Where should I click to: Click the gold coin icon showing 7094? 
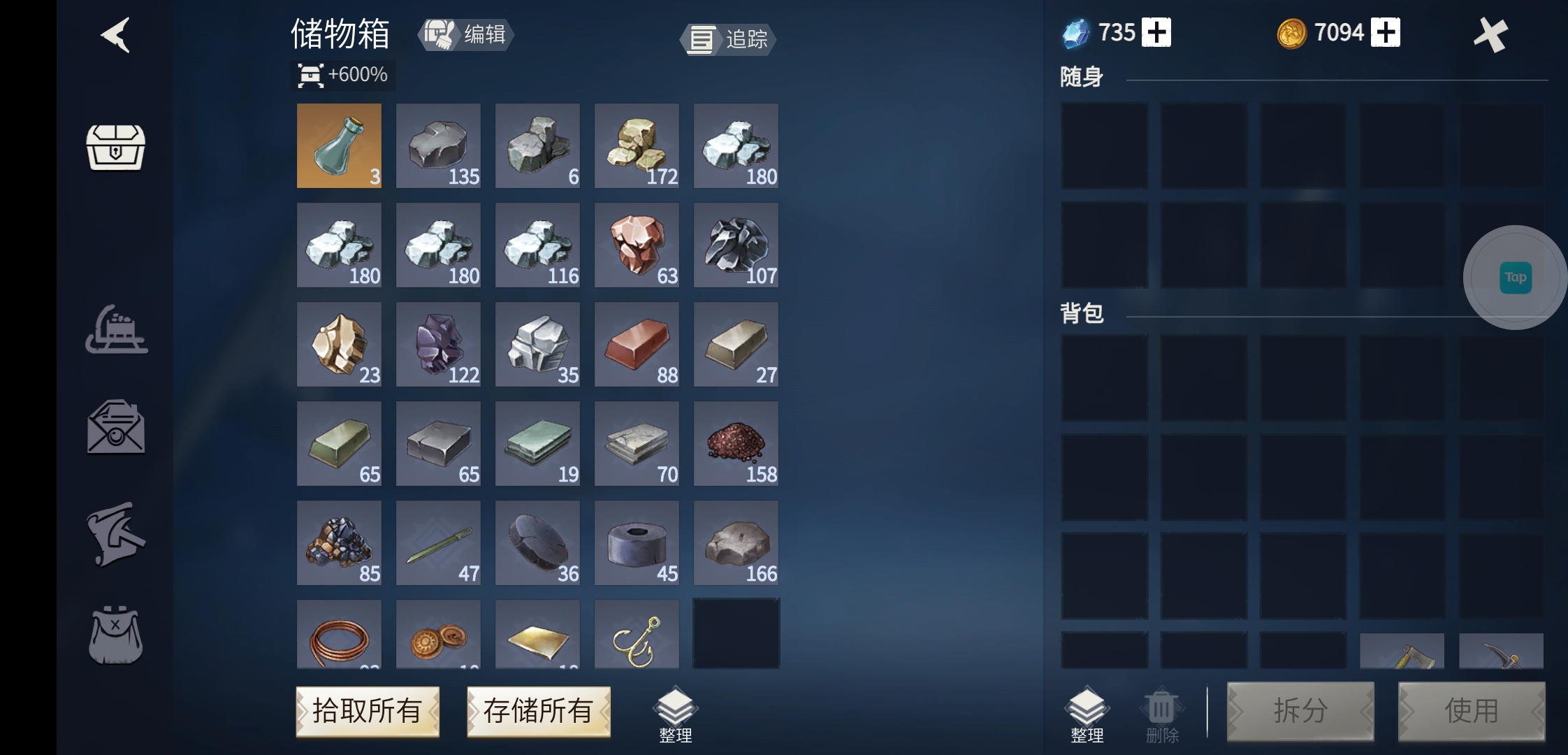(1292, 32)
